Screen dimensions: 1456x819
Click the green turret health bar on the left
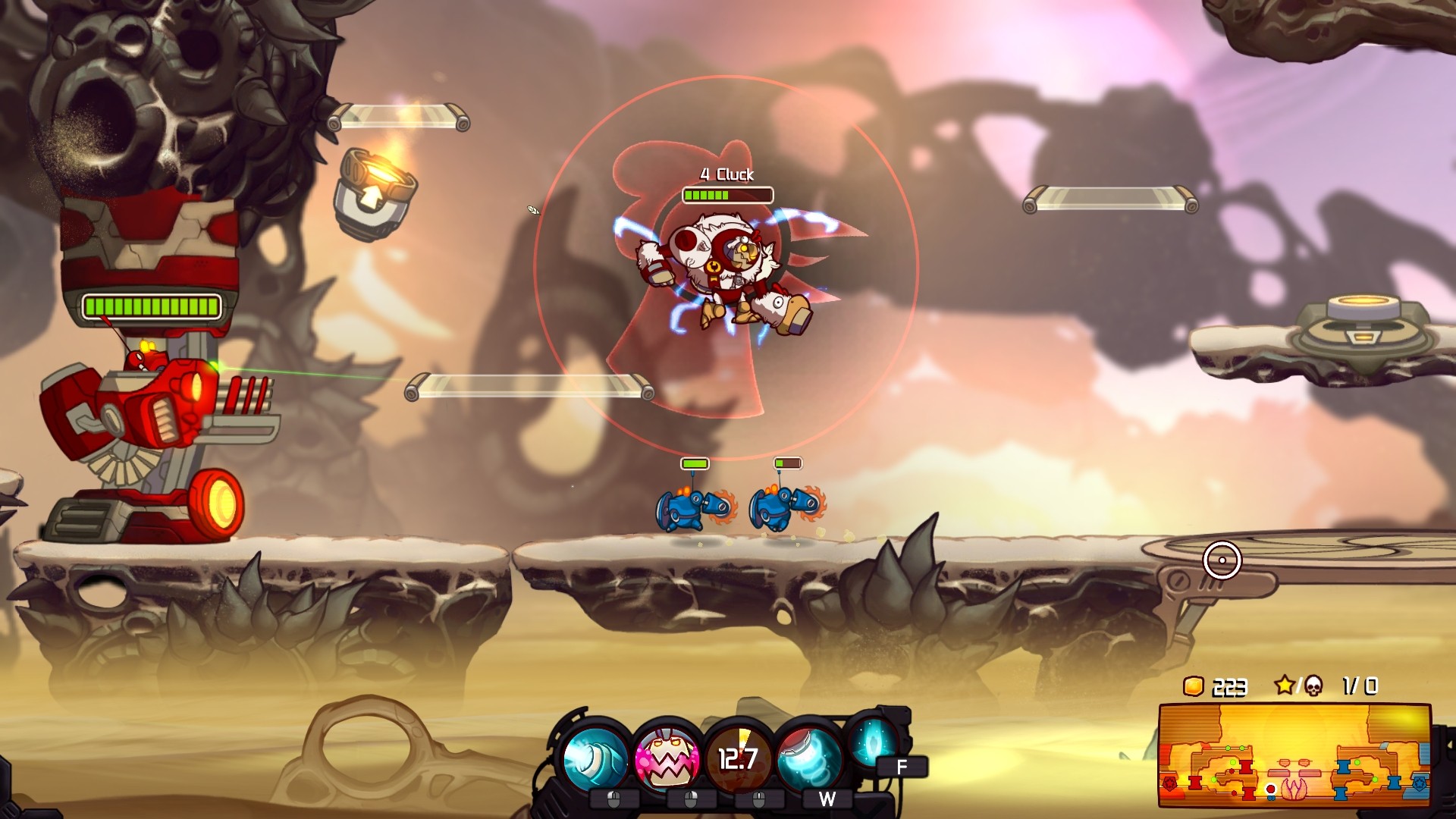(x=150, y=306)
